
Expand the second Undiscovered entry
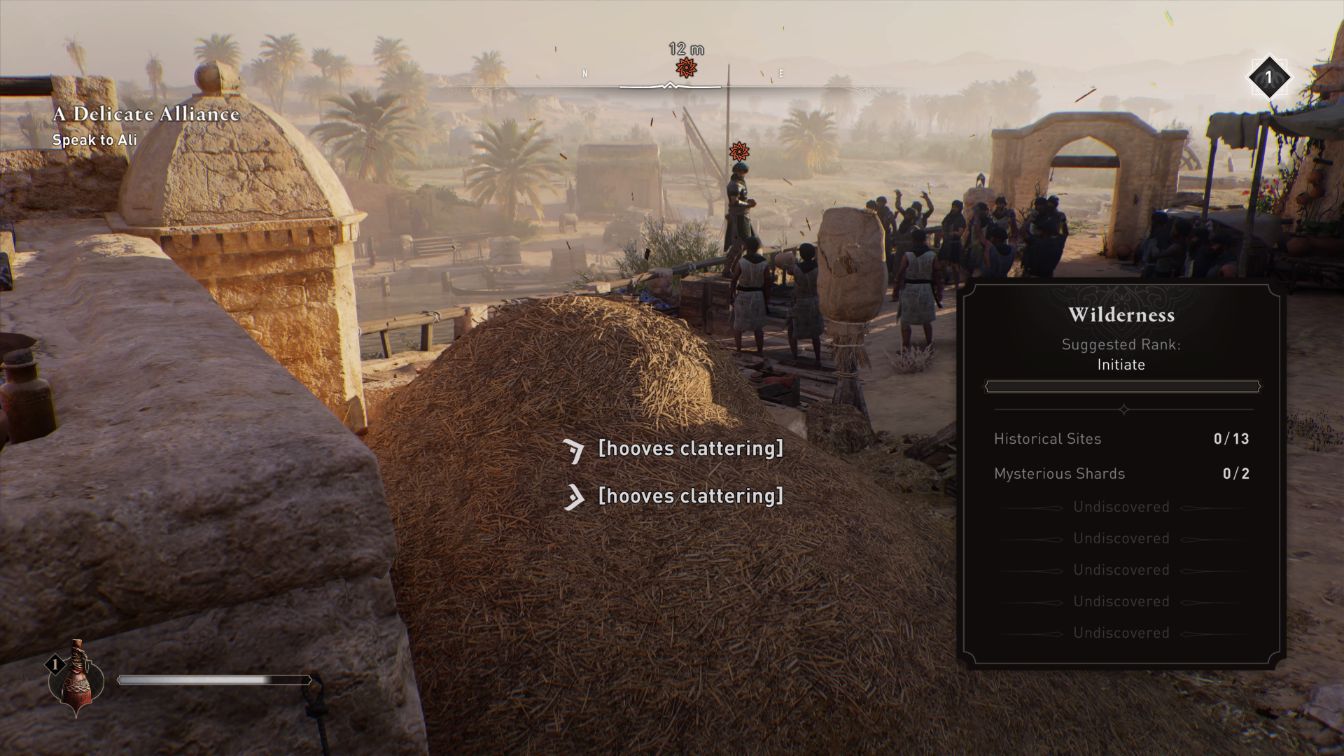tap(1121, 538)
